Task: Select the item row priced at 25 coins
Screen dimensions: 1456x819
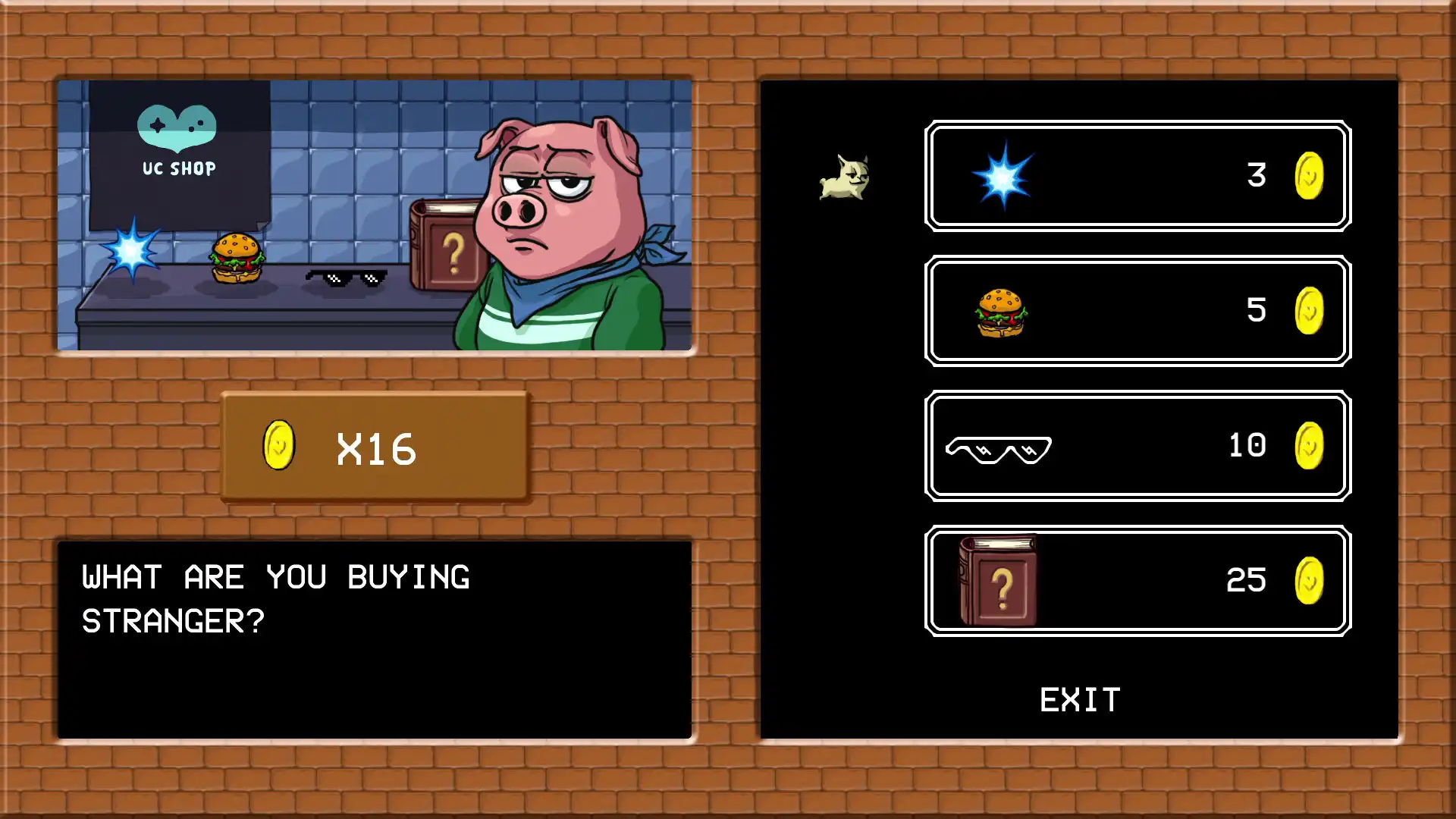Action: coord(1137,580)
